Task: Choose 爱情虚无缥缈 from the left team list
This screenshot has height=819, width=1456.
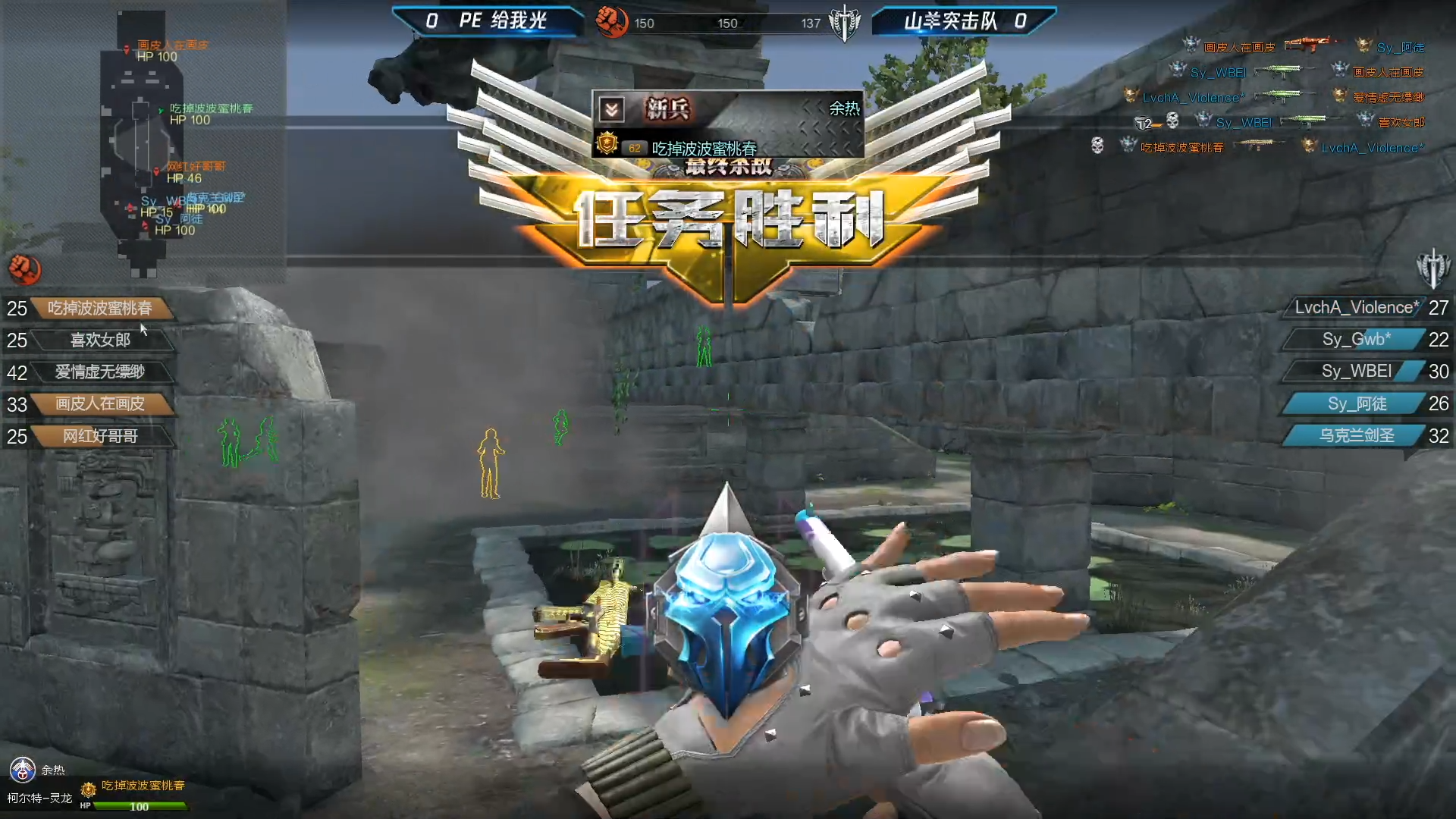Action: coord(99,372)
